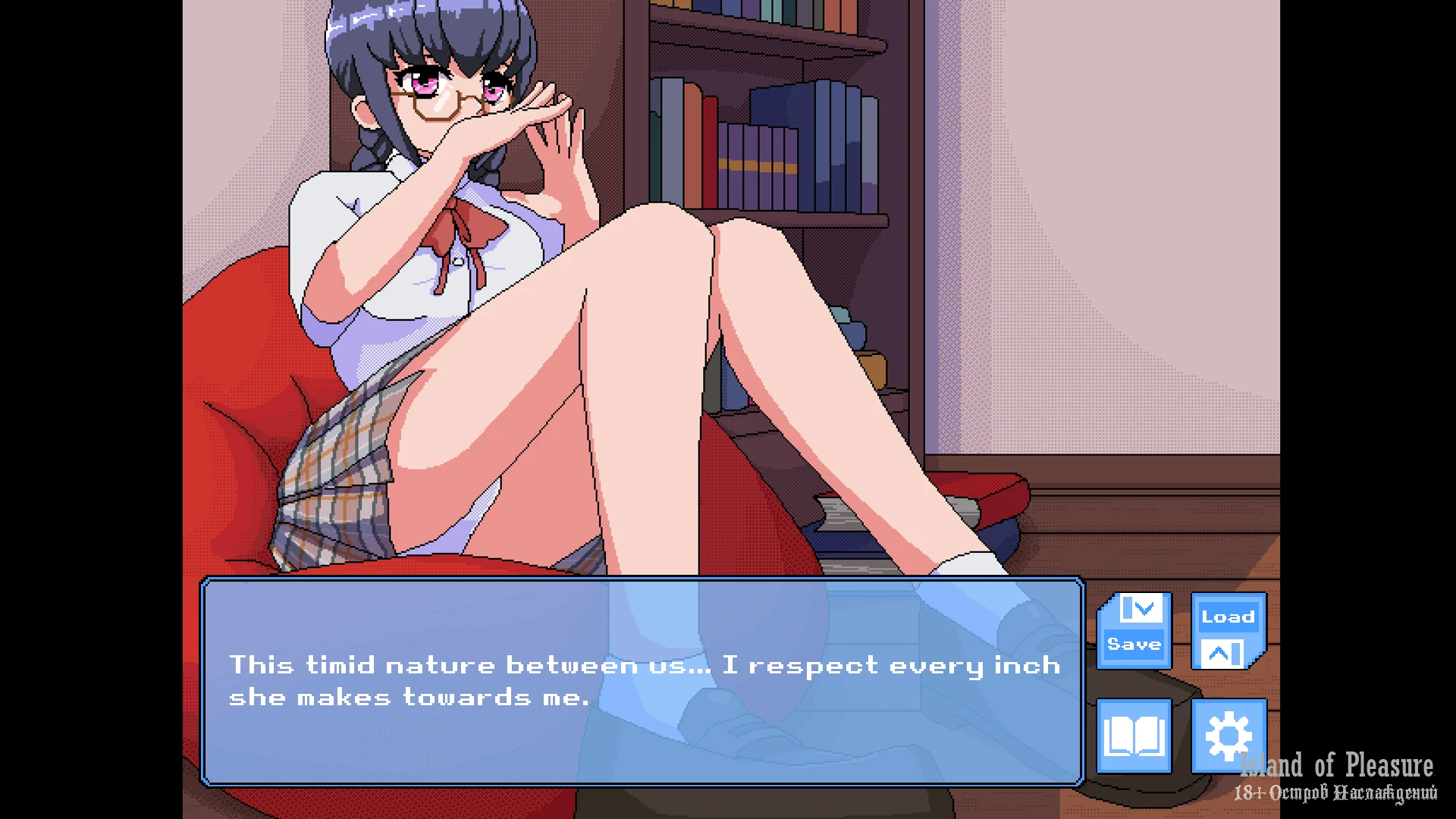The width and height of the screenshot is (1456, 819).
Task: Open the Load game menu
Action: 1228,631
